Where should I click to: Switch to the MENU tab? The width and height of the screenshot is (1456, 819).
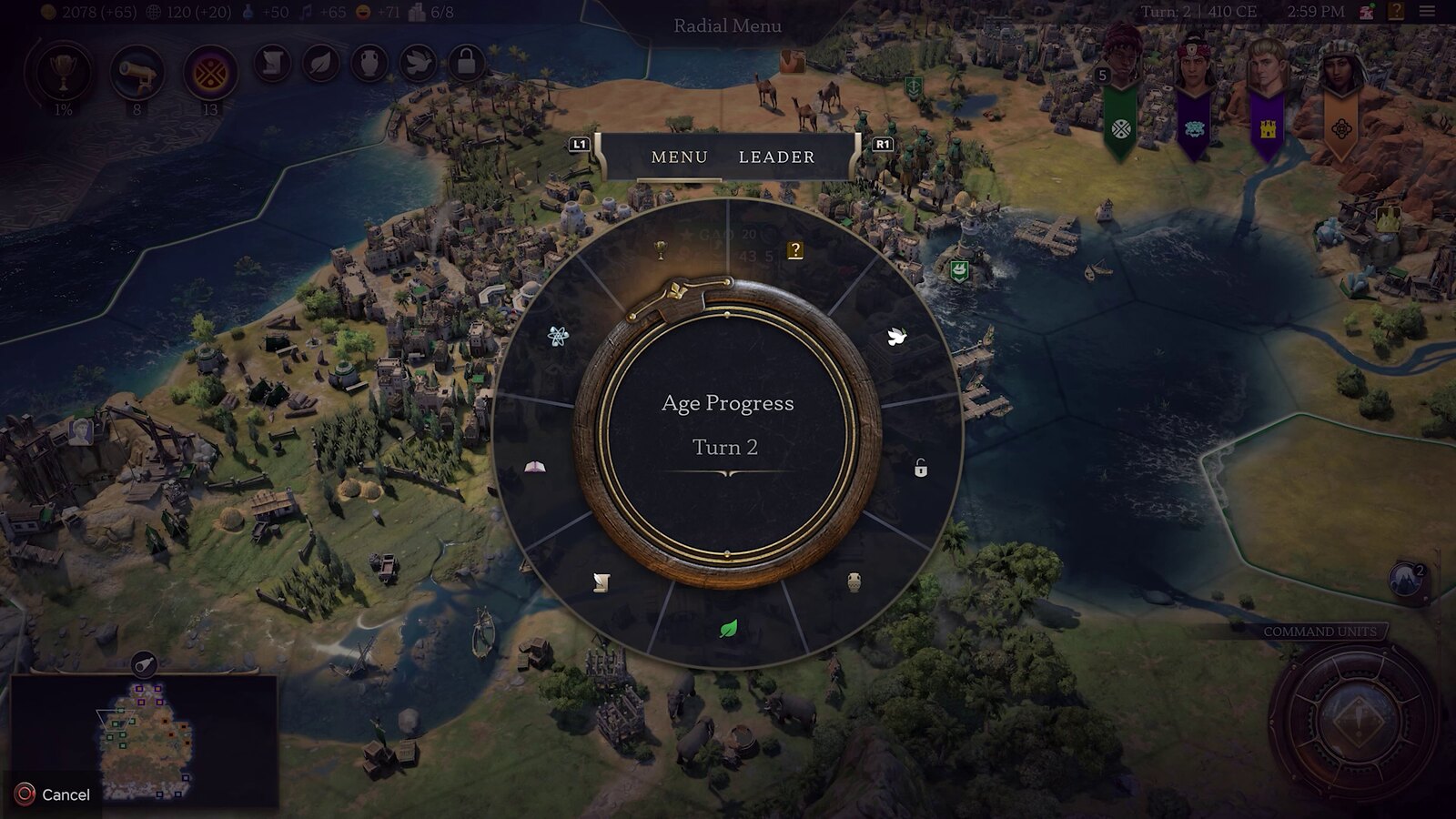coord(679,157)
